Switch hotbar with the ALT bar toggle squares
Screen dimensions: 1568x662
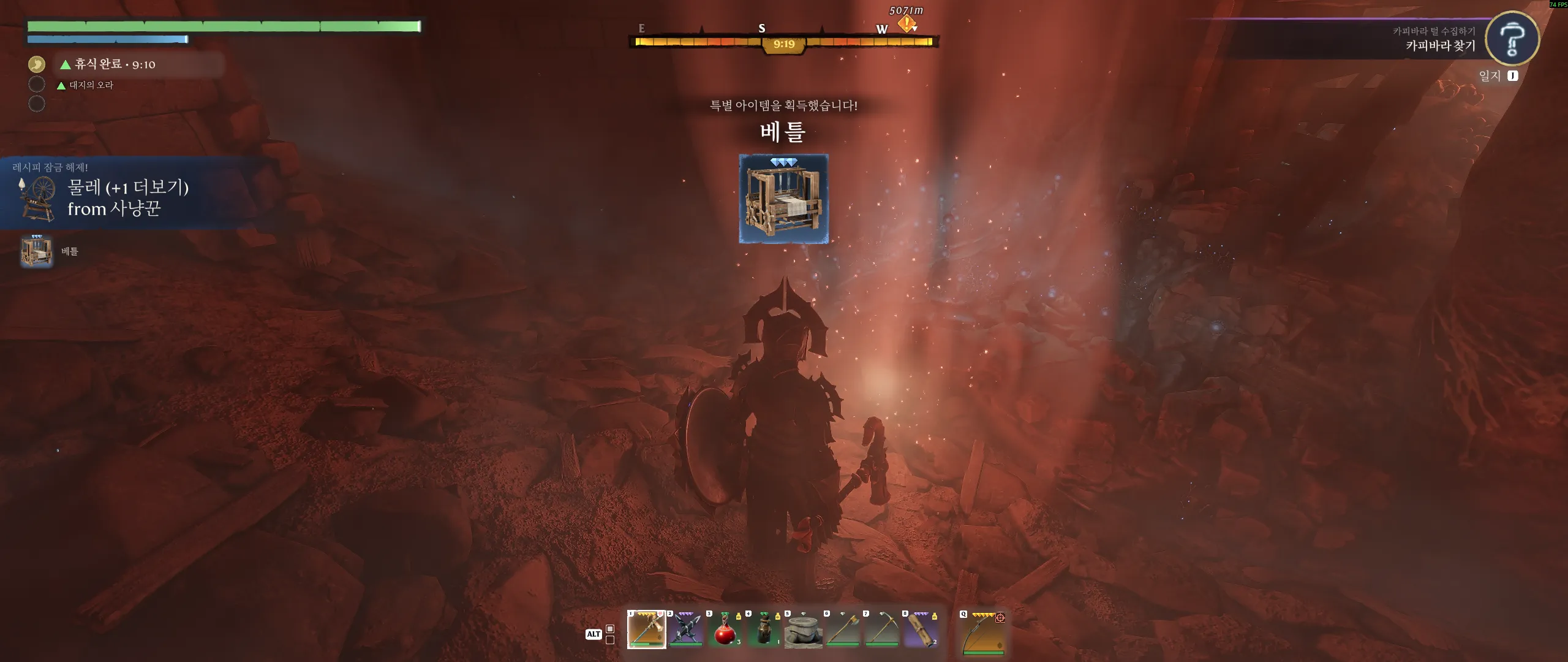[610, 634]
